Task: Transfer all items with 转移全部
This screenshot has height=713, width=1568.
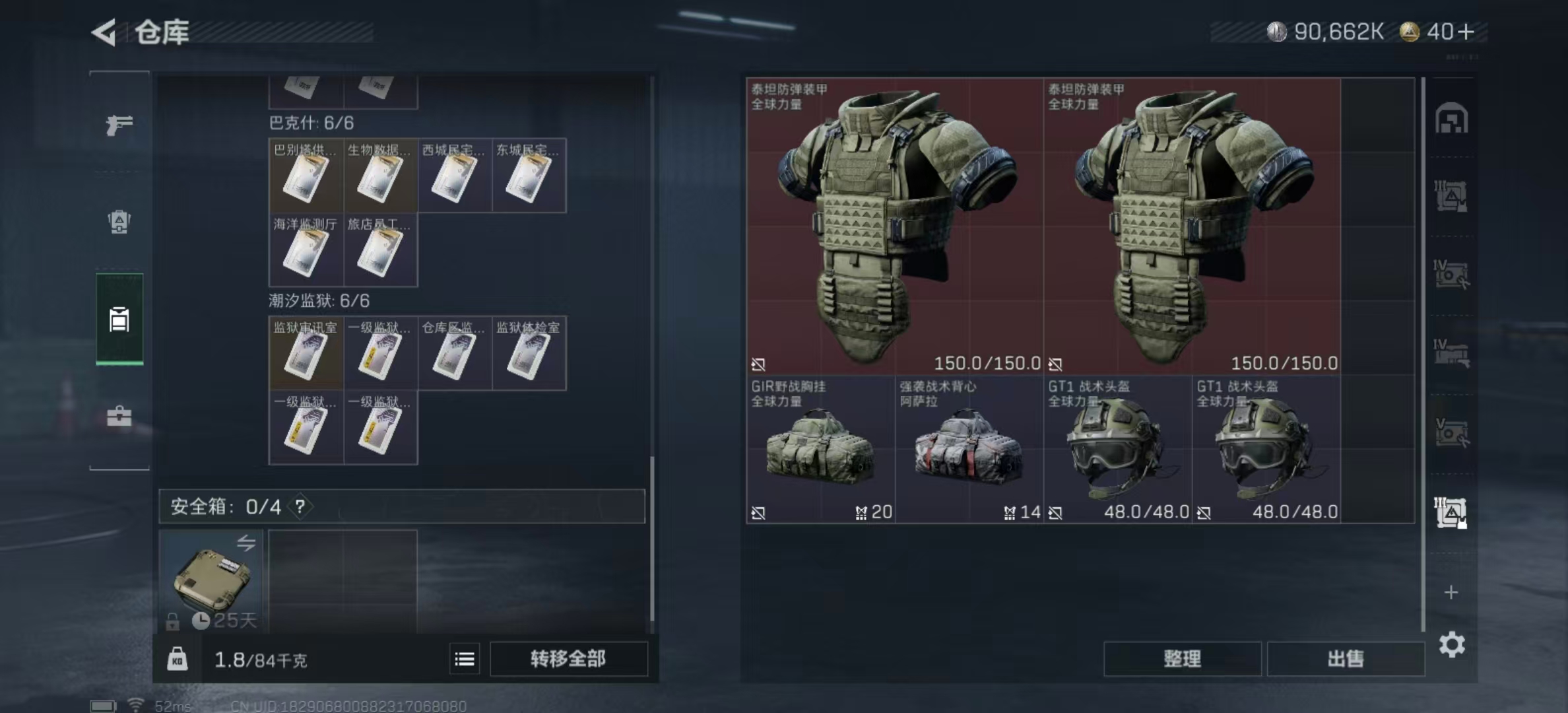Action: coord(568,659)
